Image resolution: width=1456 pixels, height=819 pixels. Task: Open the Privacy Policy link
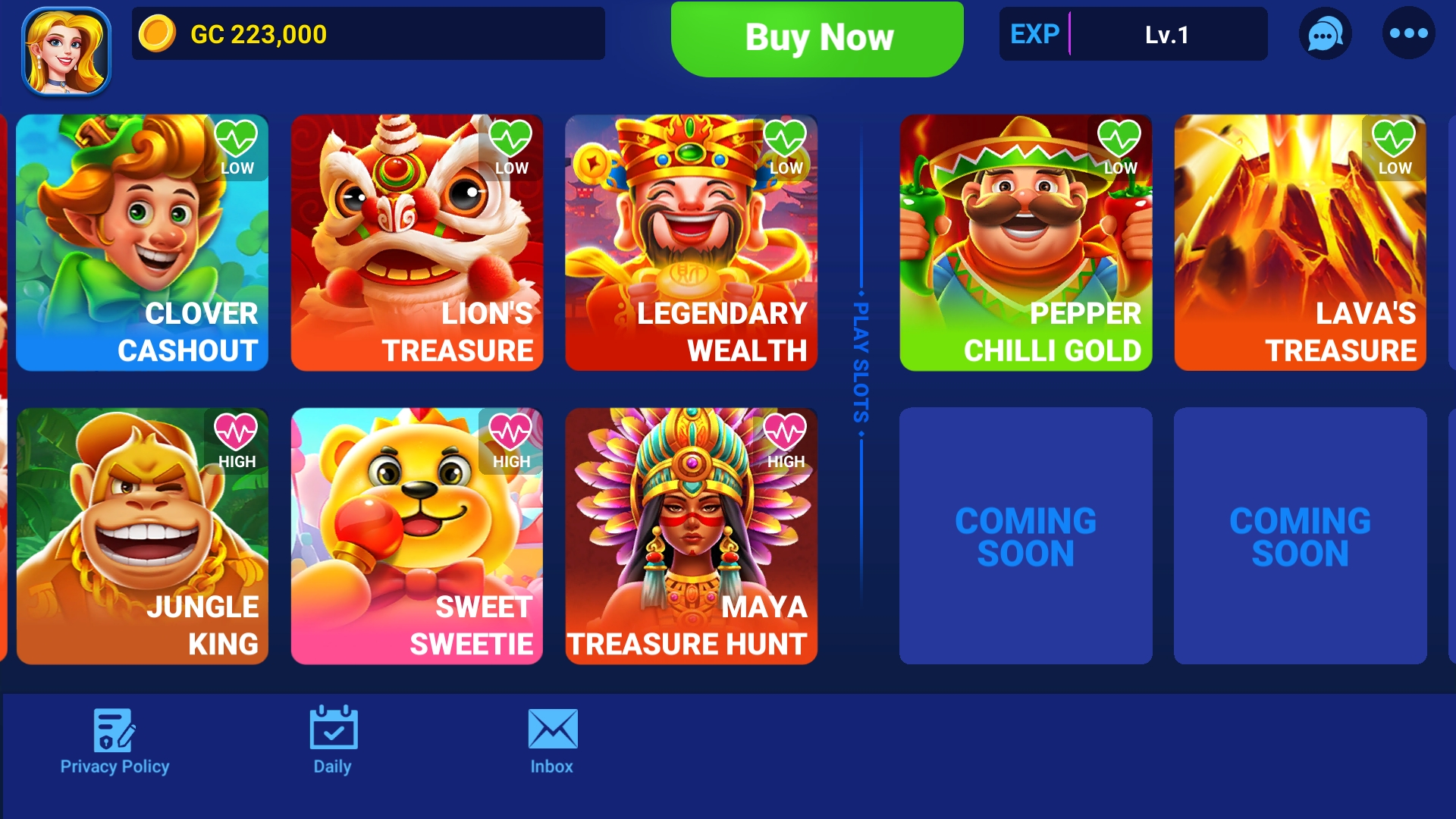[x=114, y=766]
